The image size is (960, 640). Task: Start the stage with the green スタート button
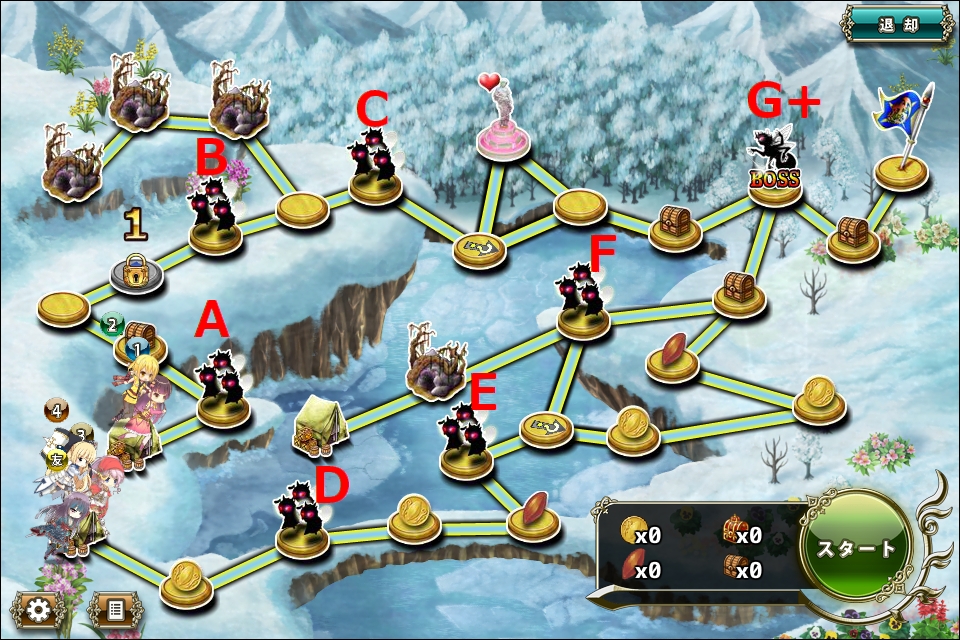pyautogui.click(x=857, y=548)
